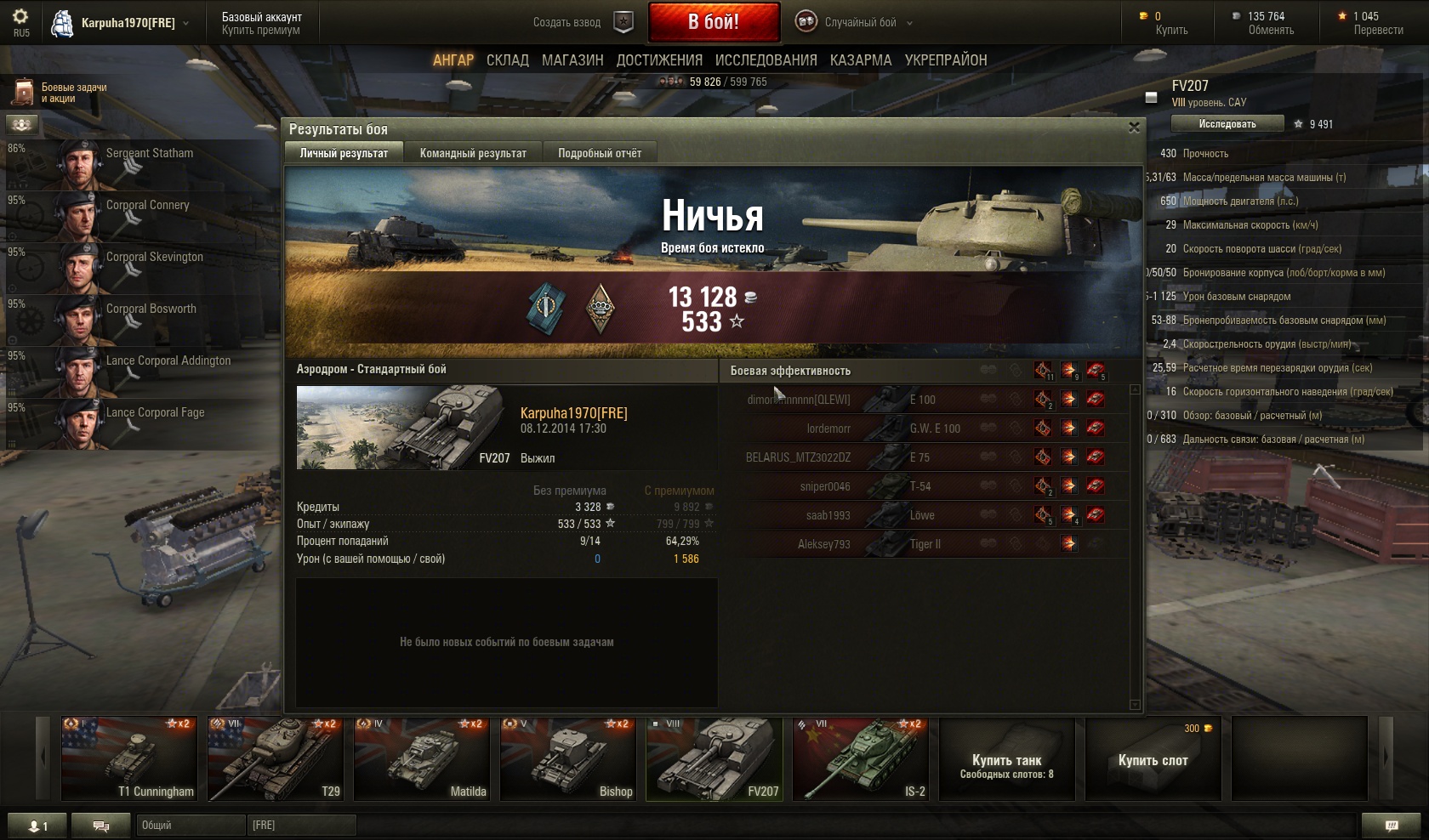This screenshot has width=1429, height=840.
Task: Click Купить танк to buy a tank
Action: click(x=1007, y=759)
